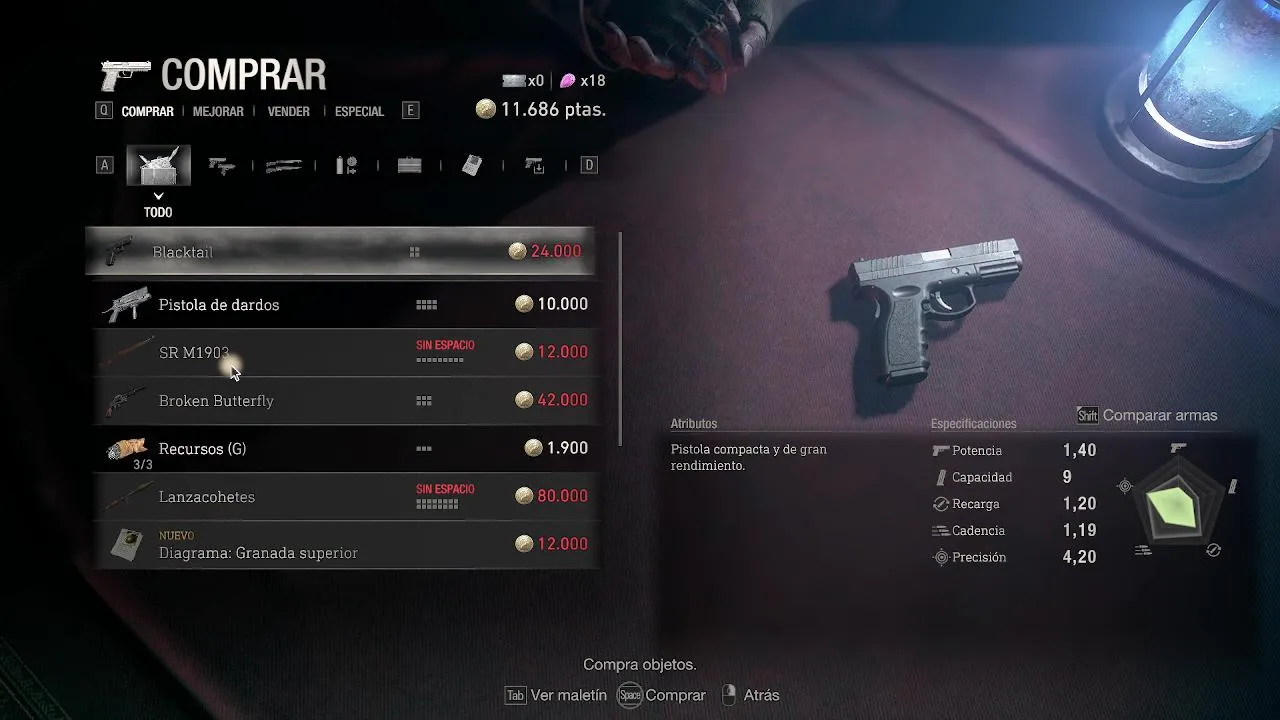Select Recursos (G) for 1.900 ptas
Screen dimensions: 1280x720
coord(340,448)
